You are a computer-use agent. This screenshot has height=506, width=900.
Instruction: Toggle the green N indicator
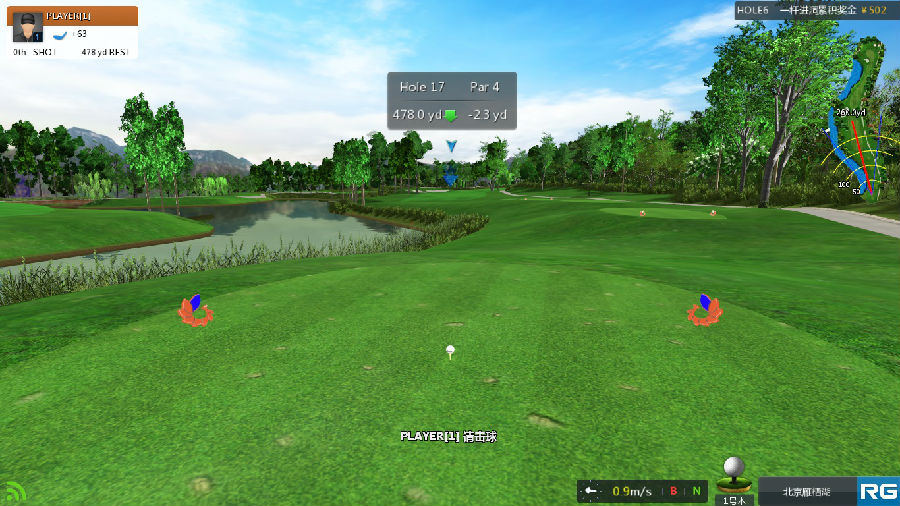coord(695,491)
